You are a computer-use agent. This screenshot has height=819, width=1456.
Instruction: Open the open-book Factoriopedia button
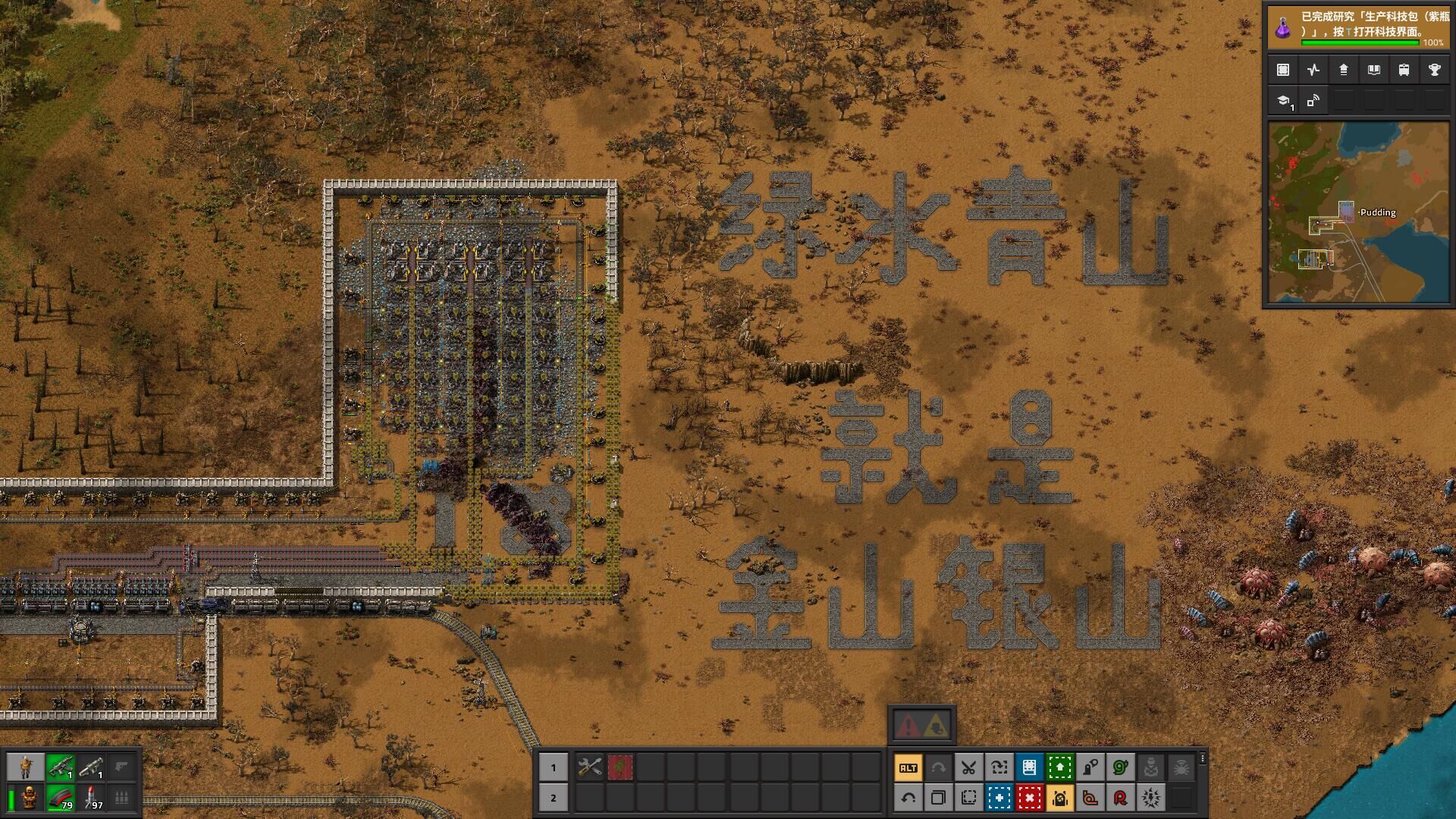[x=1373, y=70]
